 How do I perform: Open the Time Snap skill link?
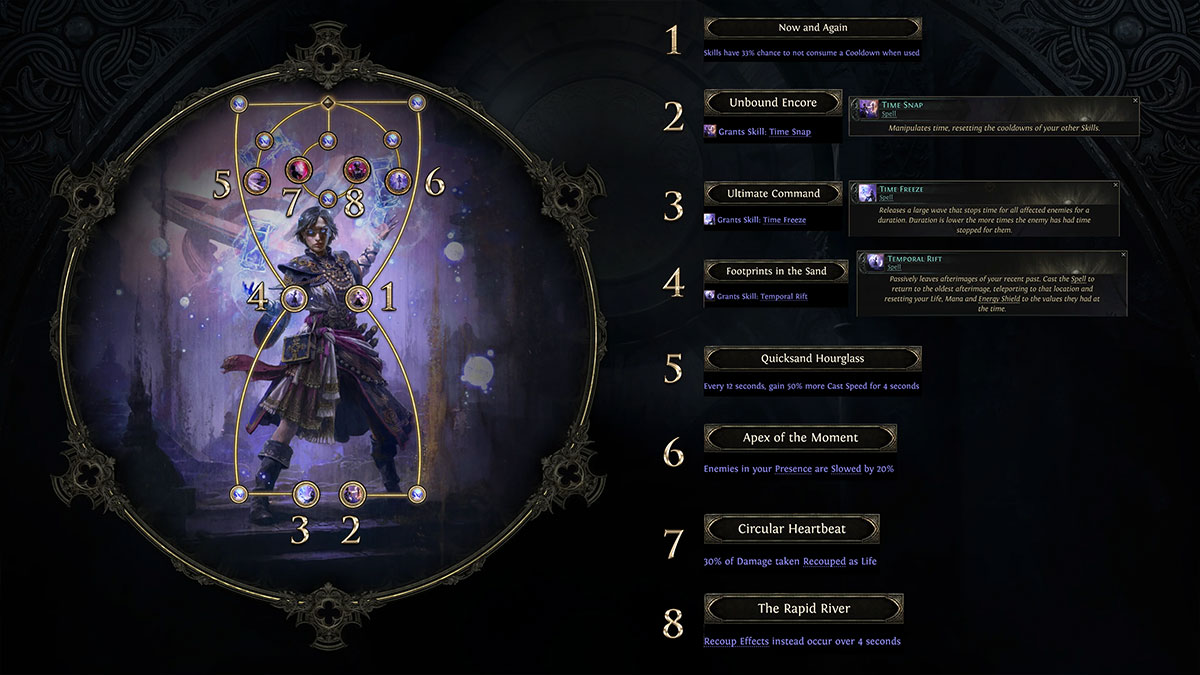pyautogui.click(x=790, y=132)
